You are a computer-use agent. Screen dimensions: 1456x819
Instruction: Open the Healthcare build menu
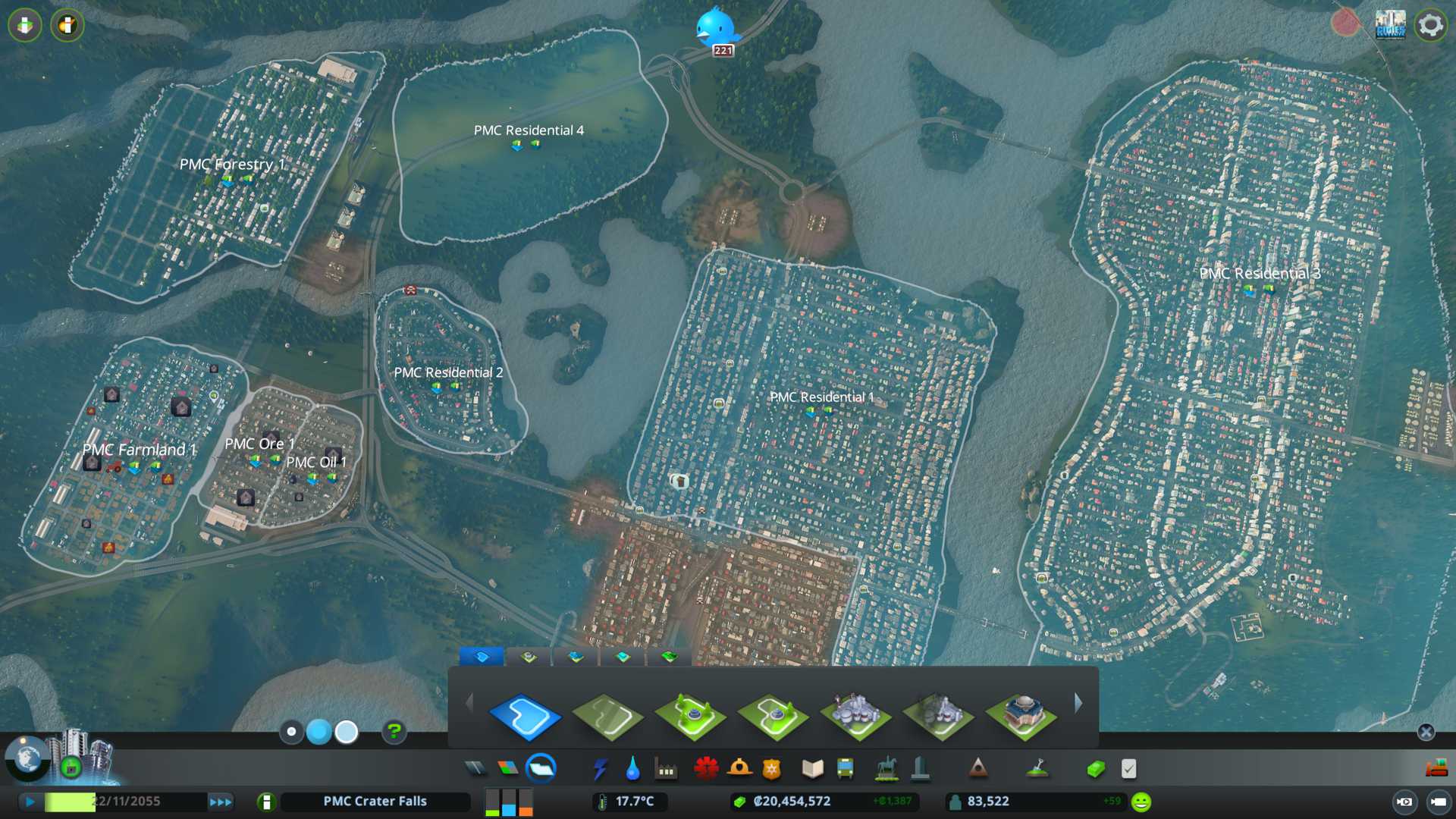pos(706,769)
